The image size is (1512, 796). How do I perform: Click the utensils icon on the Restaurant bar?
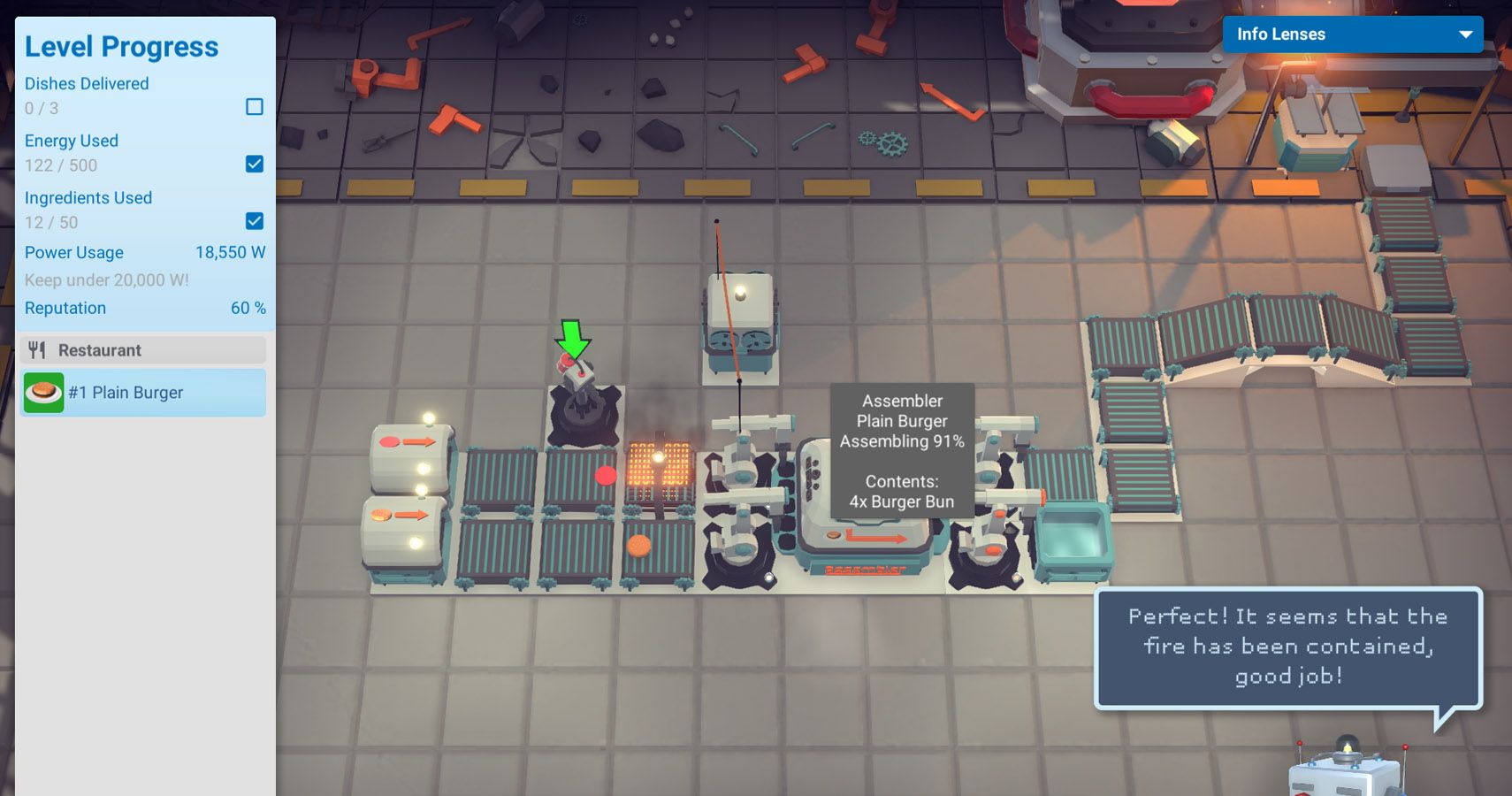(x=35, y=349)
